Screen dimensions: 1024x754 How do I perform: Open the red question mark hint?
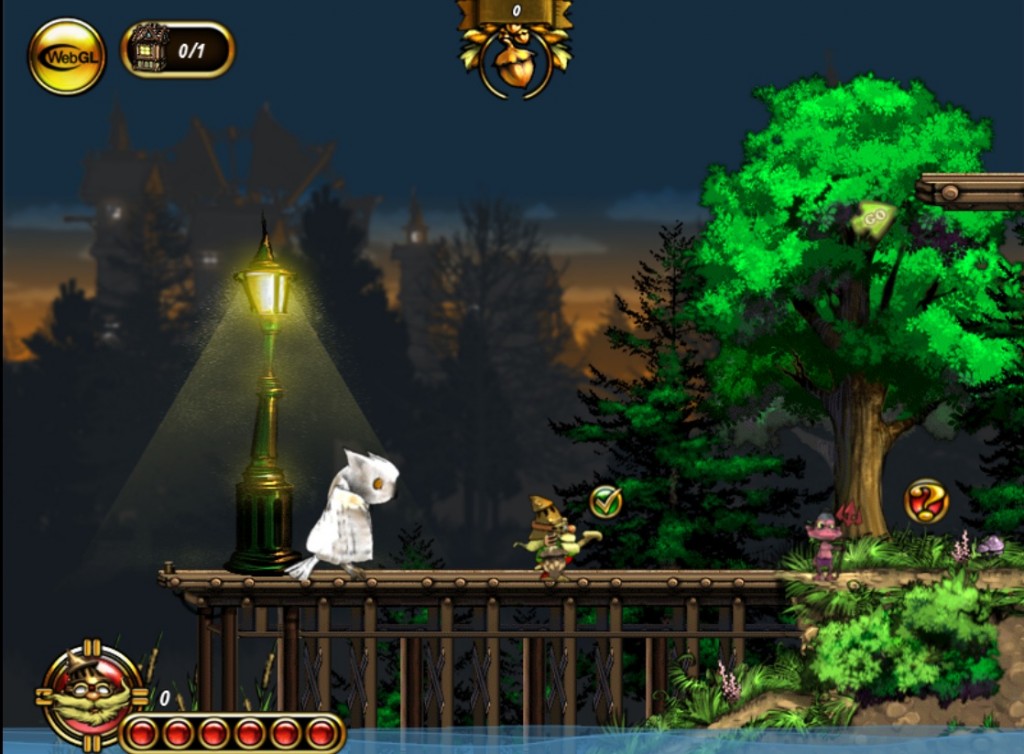coord(926,501)
